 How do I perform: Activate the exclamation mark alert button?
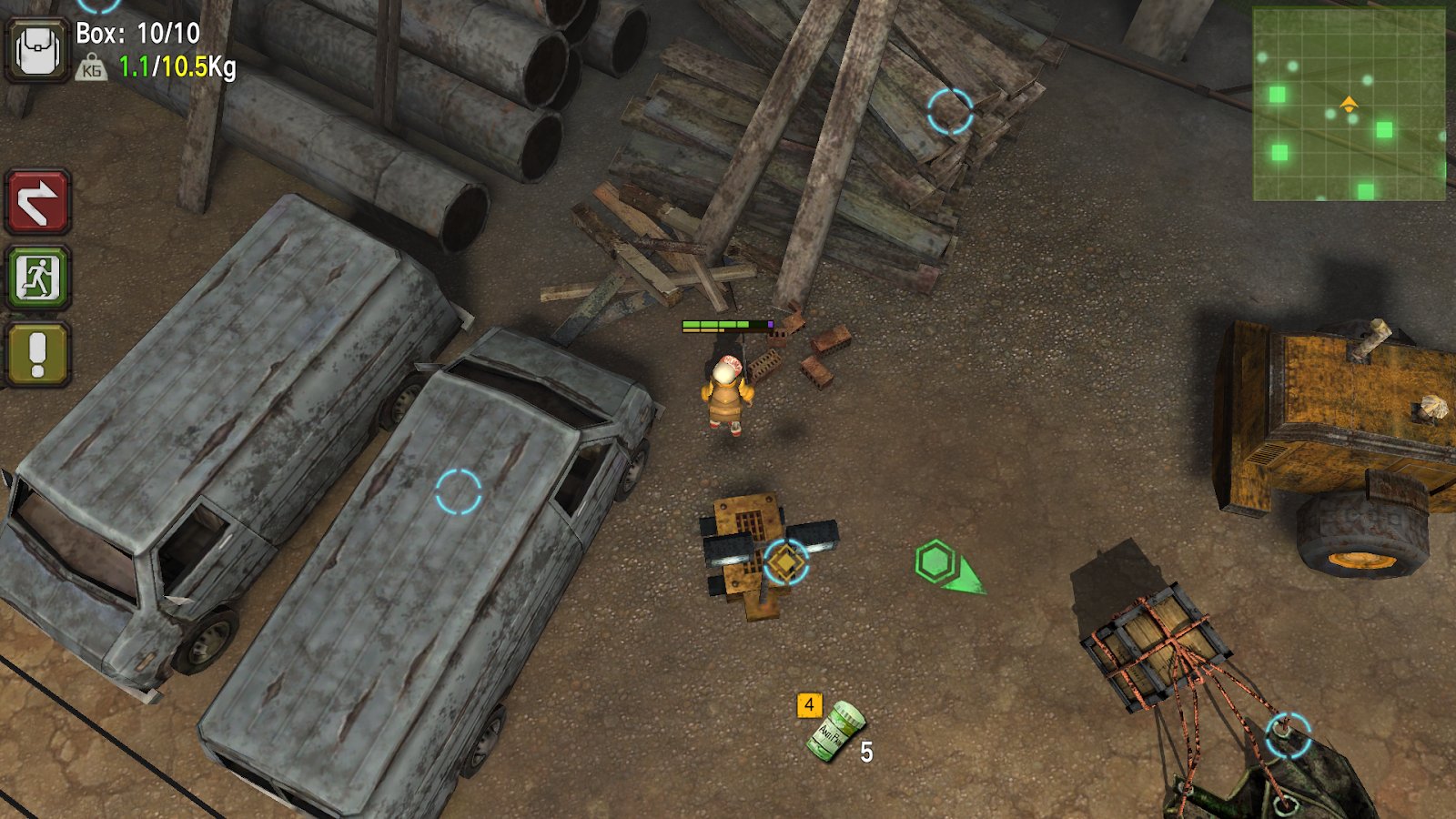37,354
